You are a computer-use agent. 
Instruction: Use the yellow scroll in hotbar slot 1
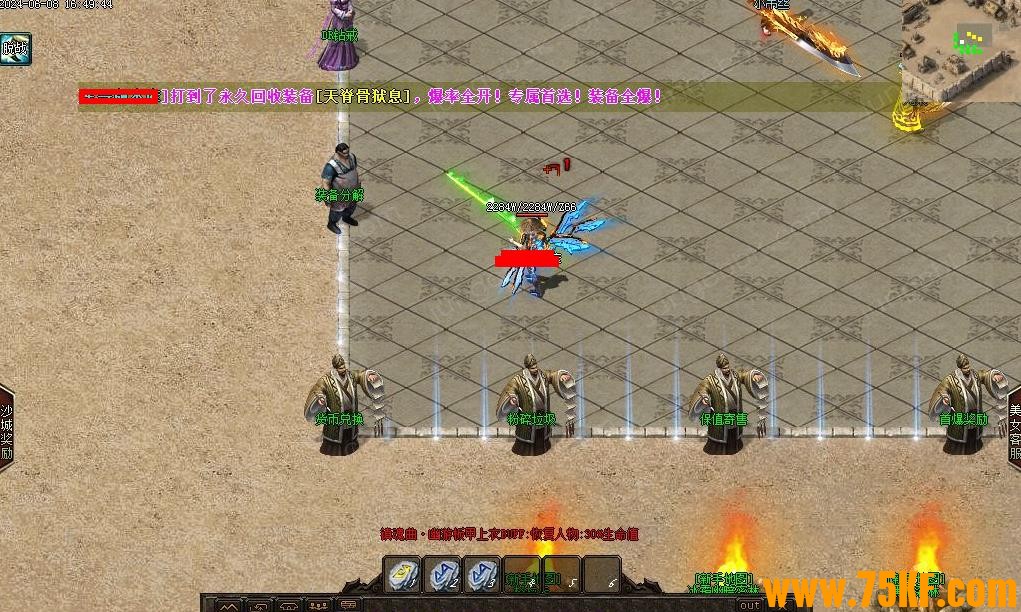click(x=404, y=575)
